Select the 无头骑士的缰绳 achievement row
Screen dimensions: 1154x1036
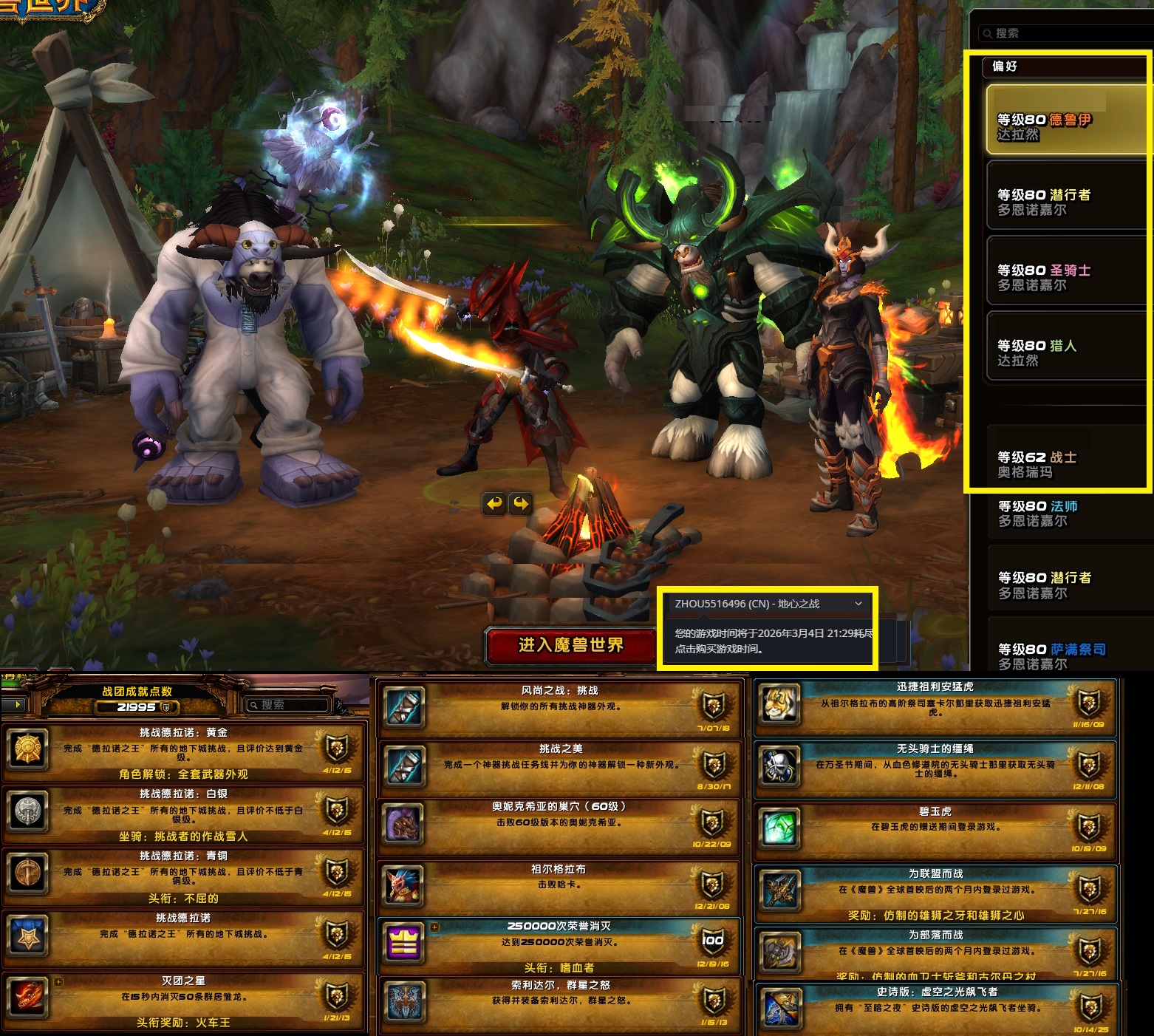pos(935,769)
